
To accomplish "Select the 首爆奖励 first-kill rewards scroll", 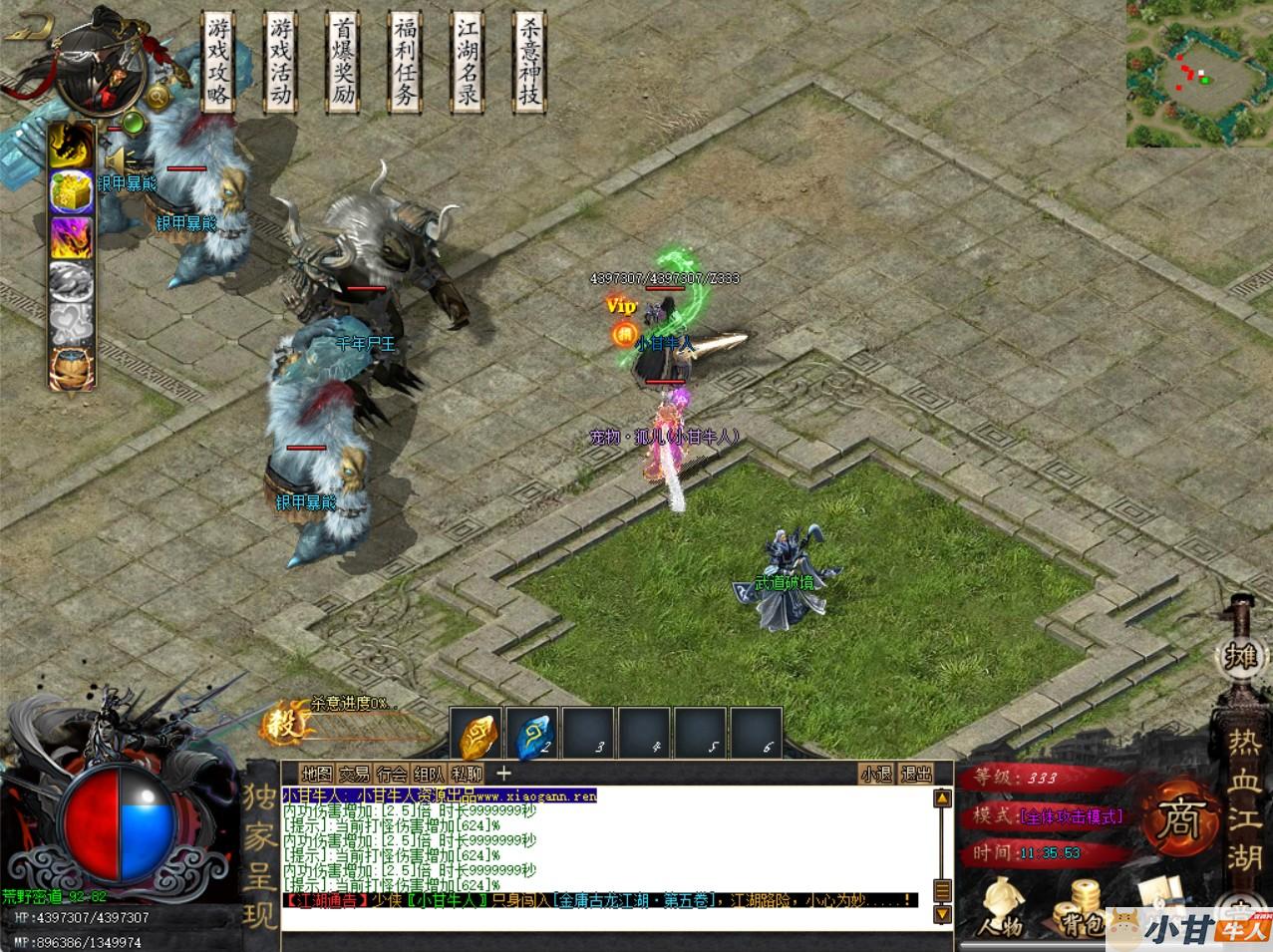I will 342,62.
